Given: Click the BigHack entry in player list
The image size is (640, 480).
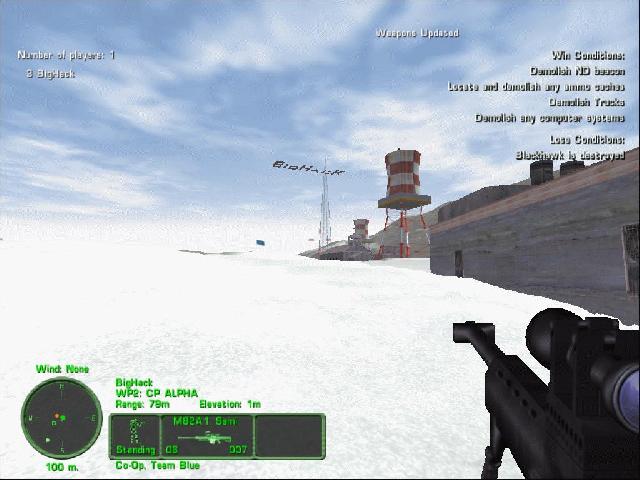Looking at the screenshot, I should 52,74.
